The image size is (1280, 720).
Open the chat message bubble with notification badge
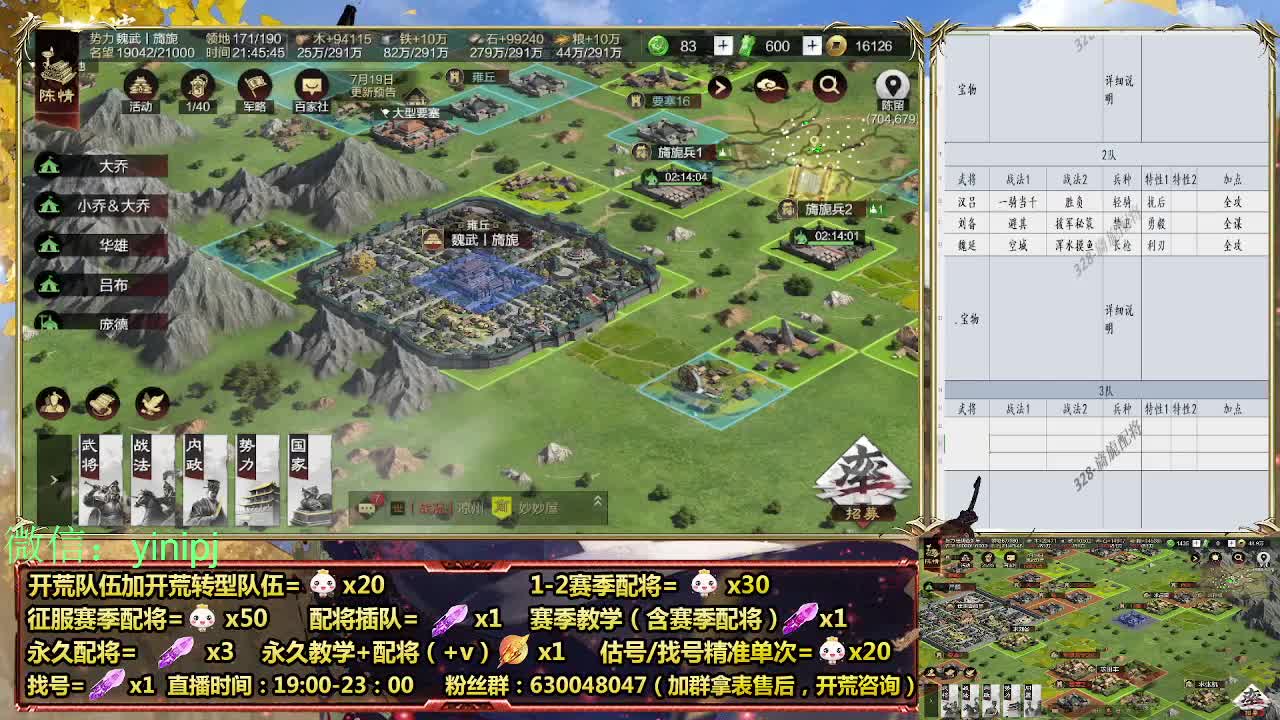tap(366, 508)
